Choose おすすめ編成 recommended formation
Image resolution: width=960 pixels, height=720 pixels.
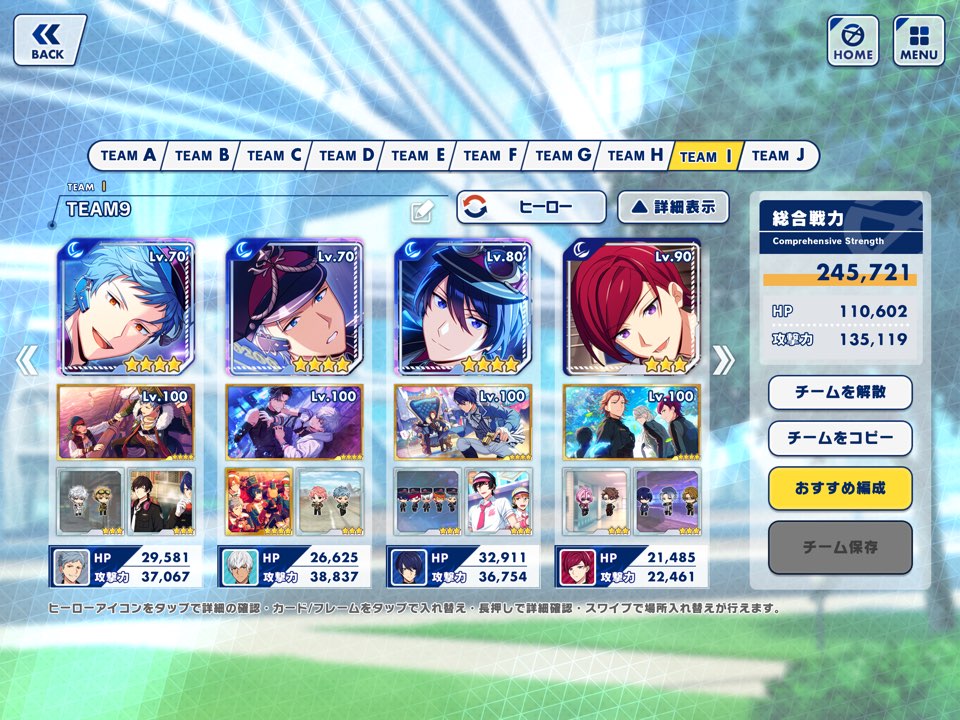(840, 488)
